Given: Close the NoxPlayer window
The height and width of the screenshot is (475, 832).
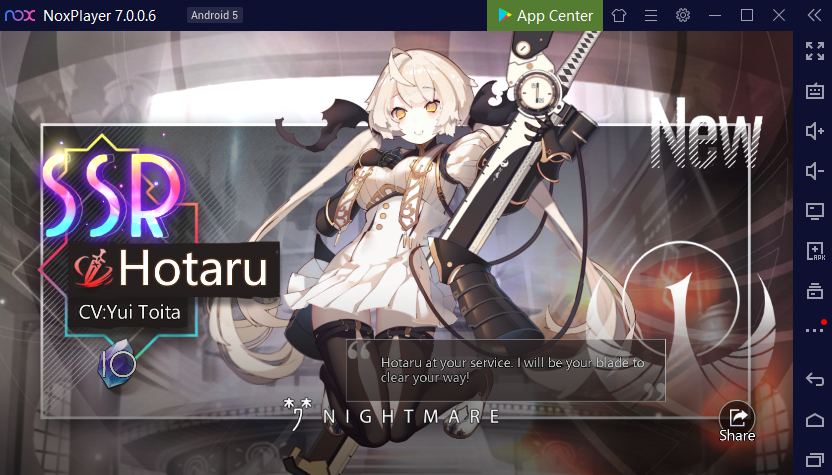Looking at the screenshot, I should pos(779,15).
